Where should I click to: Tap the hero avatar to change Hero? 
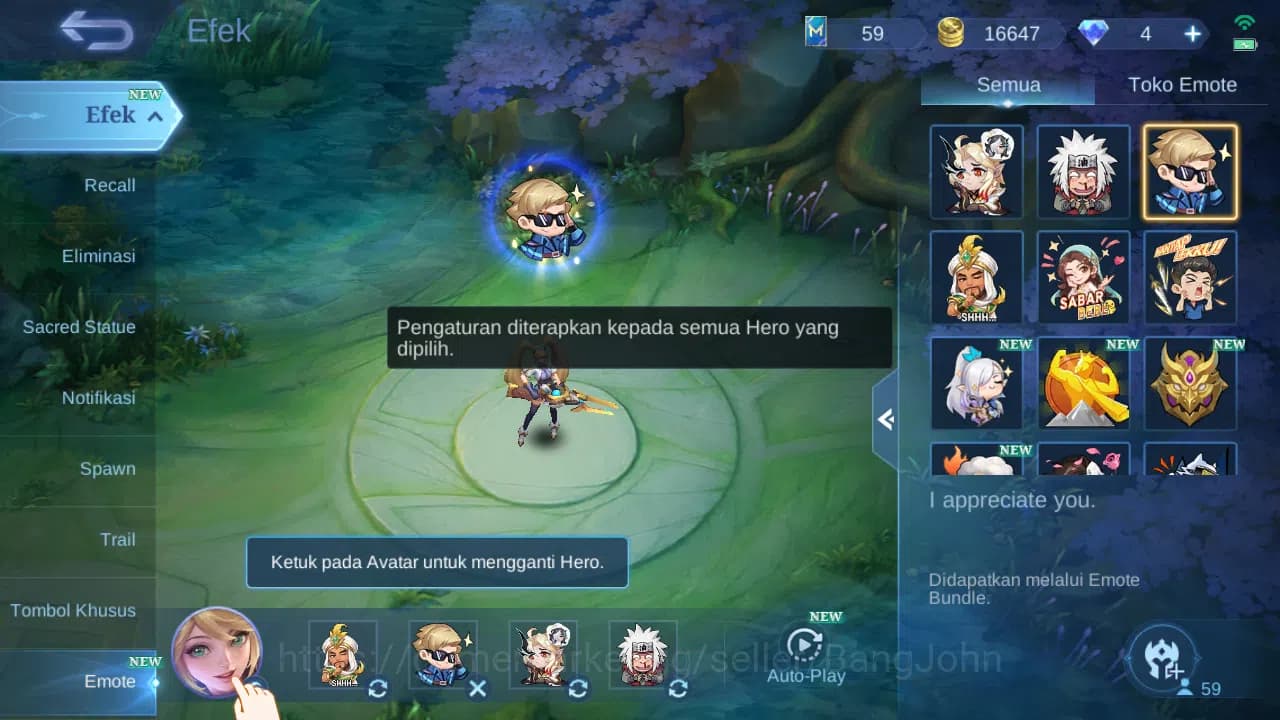pyautogui.click(x=220, y=655)
